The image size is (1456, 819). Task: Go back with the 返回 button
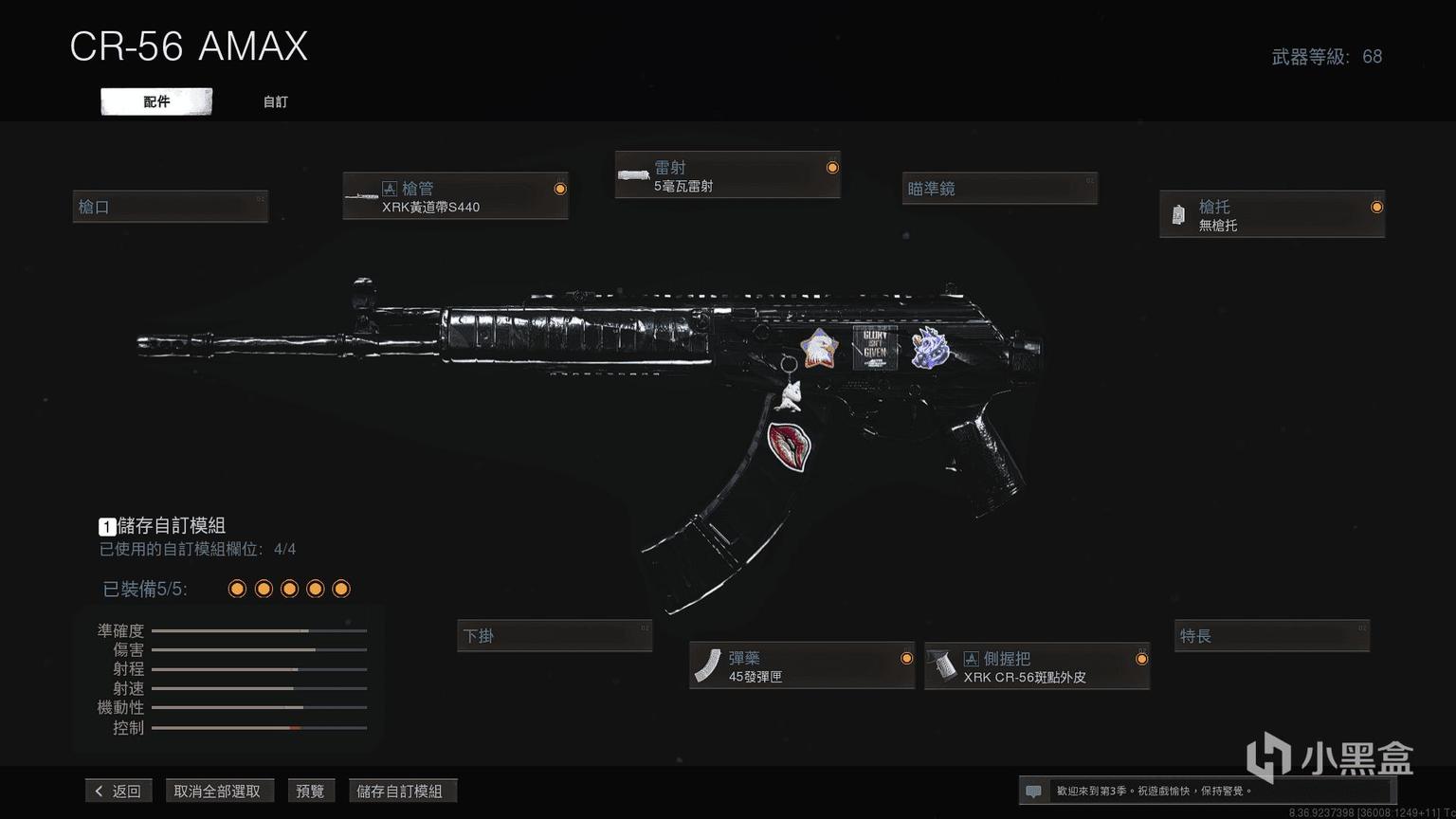point(118,791)
